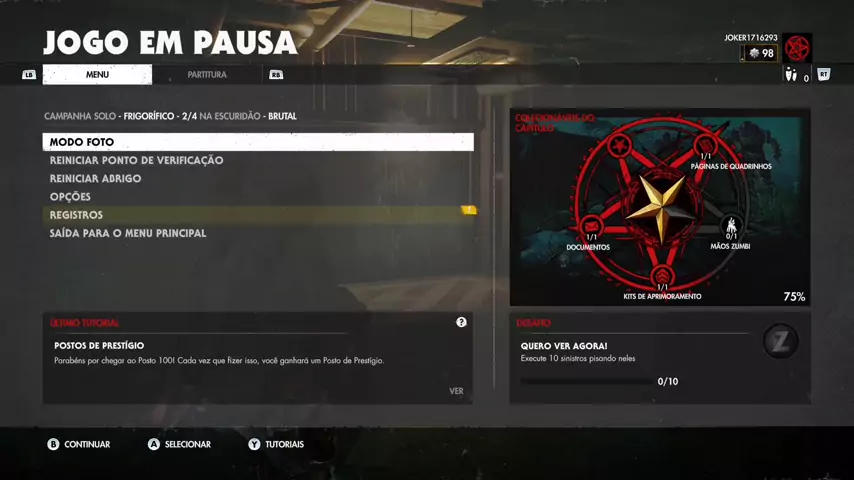This screenshot has width=854, height=480.
Task: Choose Saída para o Menu Principal
Action: tap(128, 233)
